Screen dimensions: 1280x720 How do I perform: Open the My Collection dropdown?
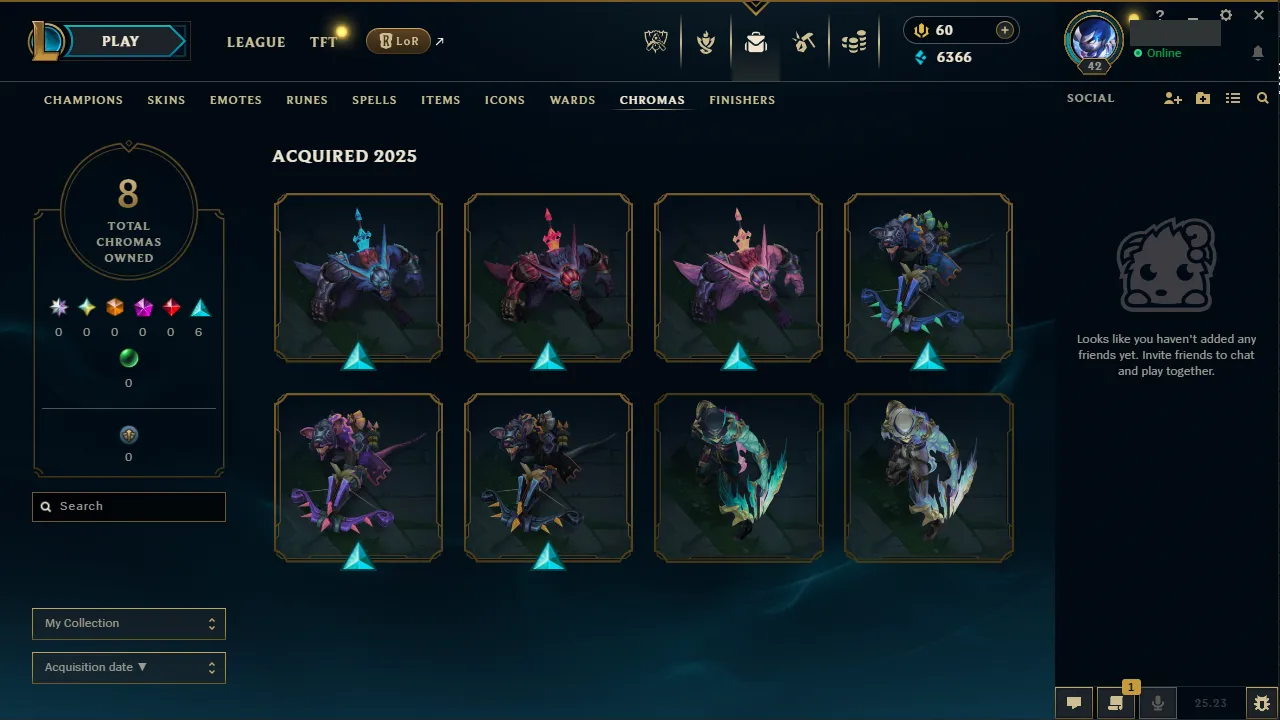pyautogui.click(x=128, y=623)
